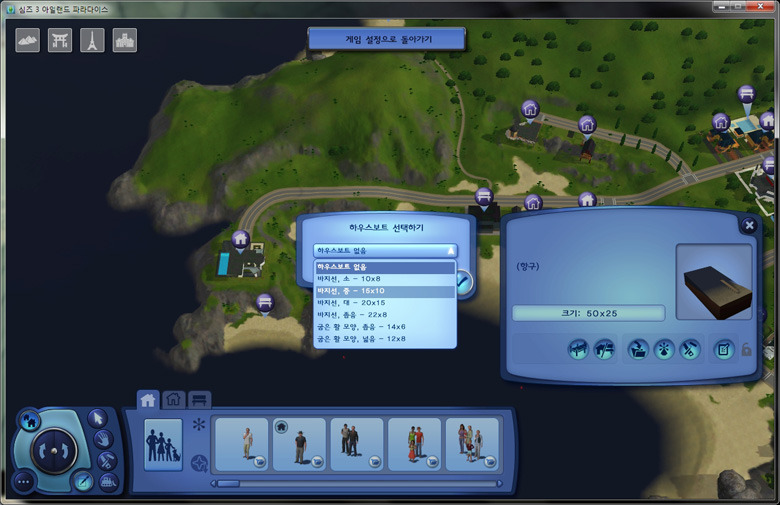Pick the 바지선, 대 - 20x15 option
Viewport: 780px width, 505px height.
pos(385,303)
